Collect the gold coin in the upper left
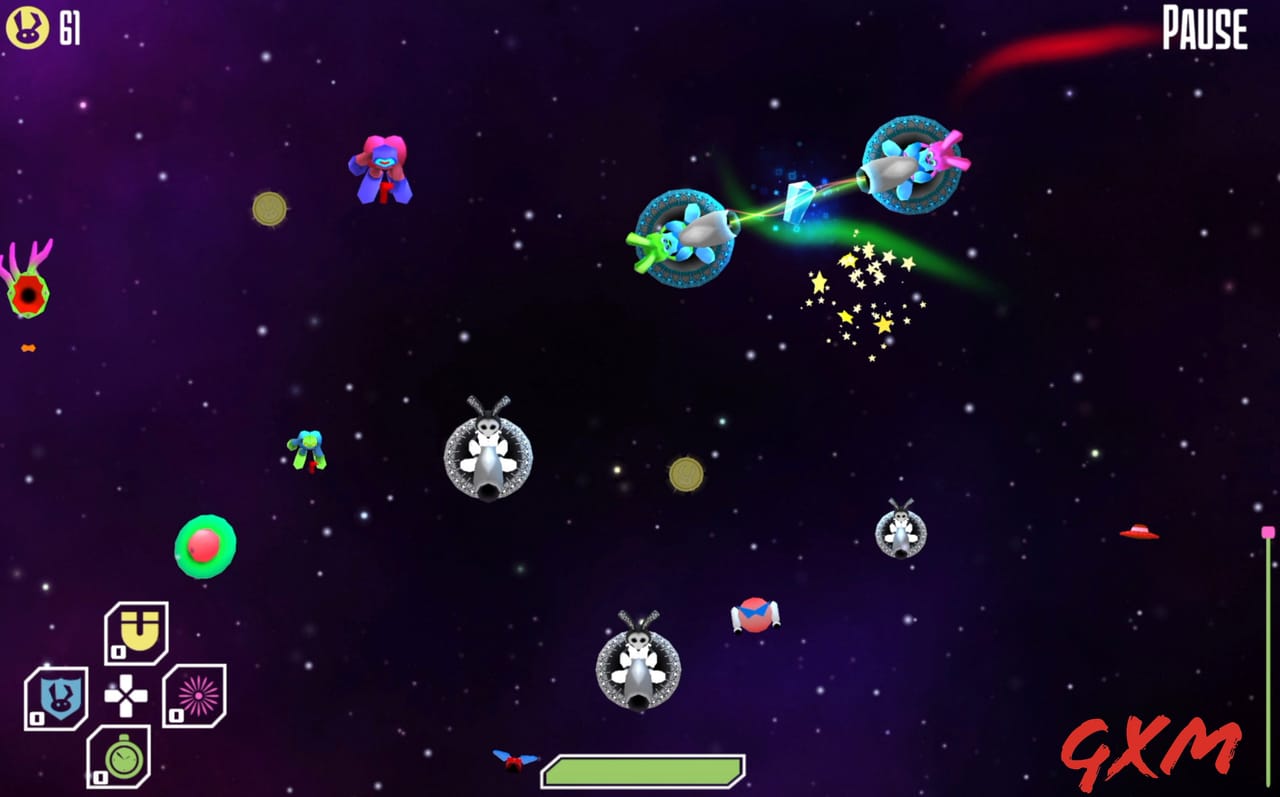The height and width of the screenshot is (797, 1280). coord(268,207)
